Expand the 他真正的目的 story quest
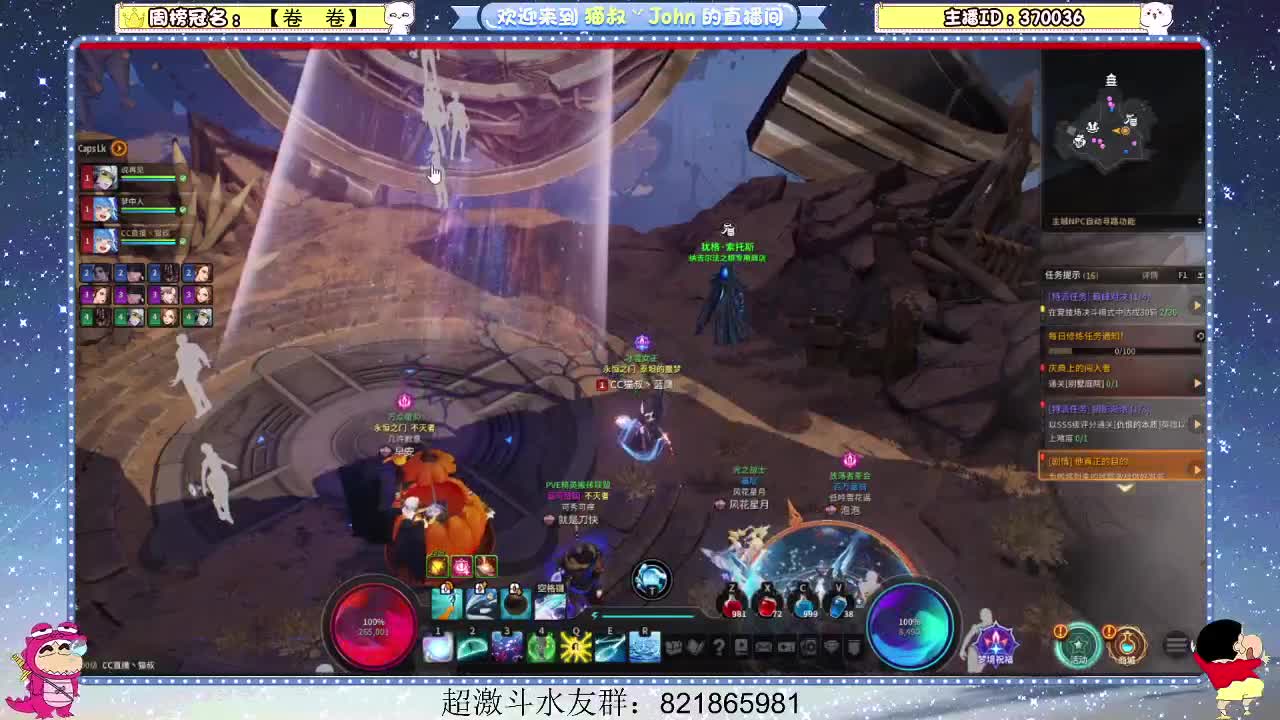 coord(1198,468)
